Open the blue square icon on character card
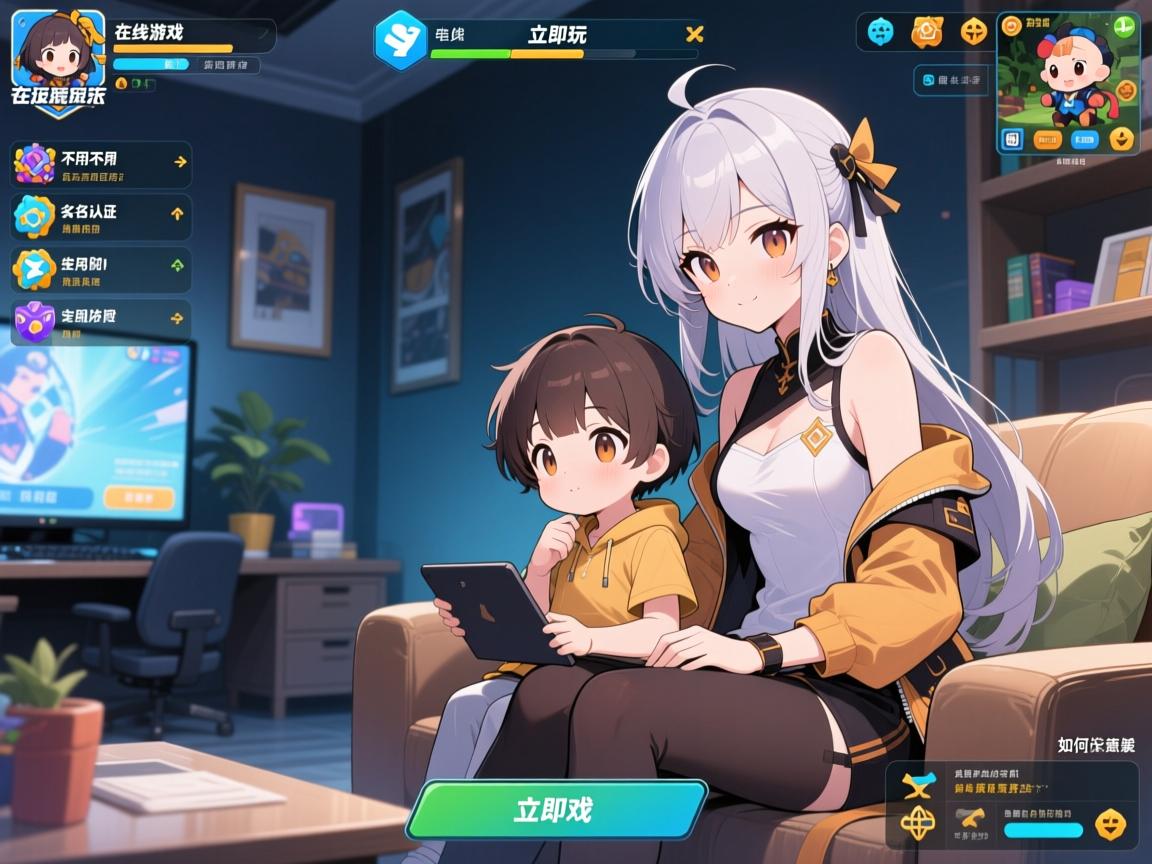The image size is (1152, 864). pos(1013,139)
